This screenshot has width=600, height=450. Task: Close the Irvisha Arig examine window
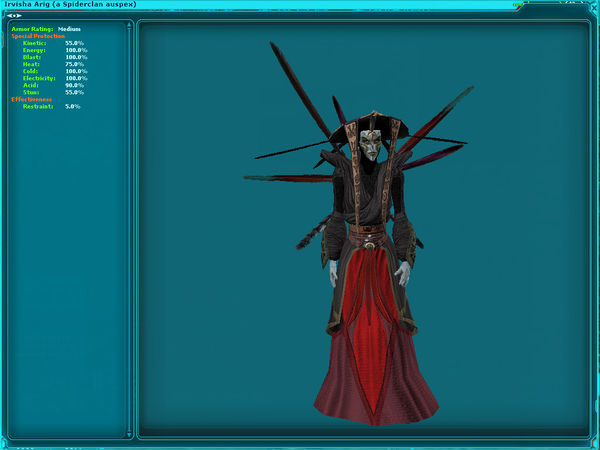593,5
